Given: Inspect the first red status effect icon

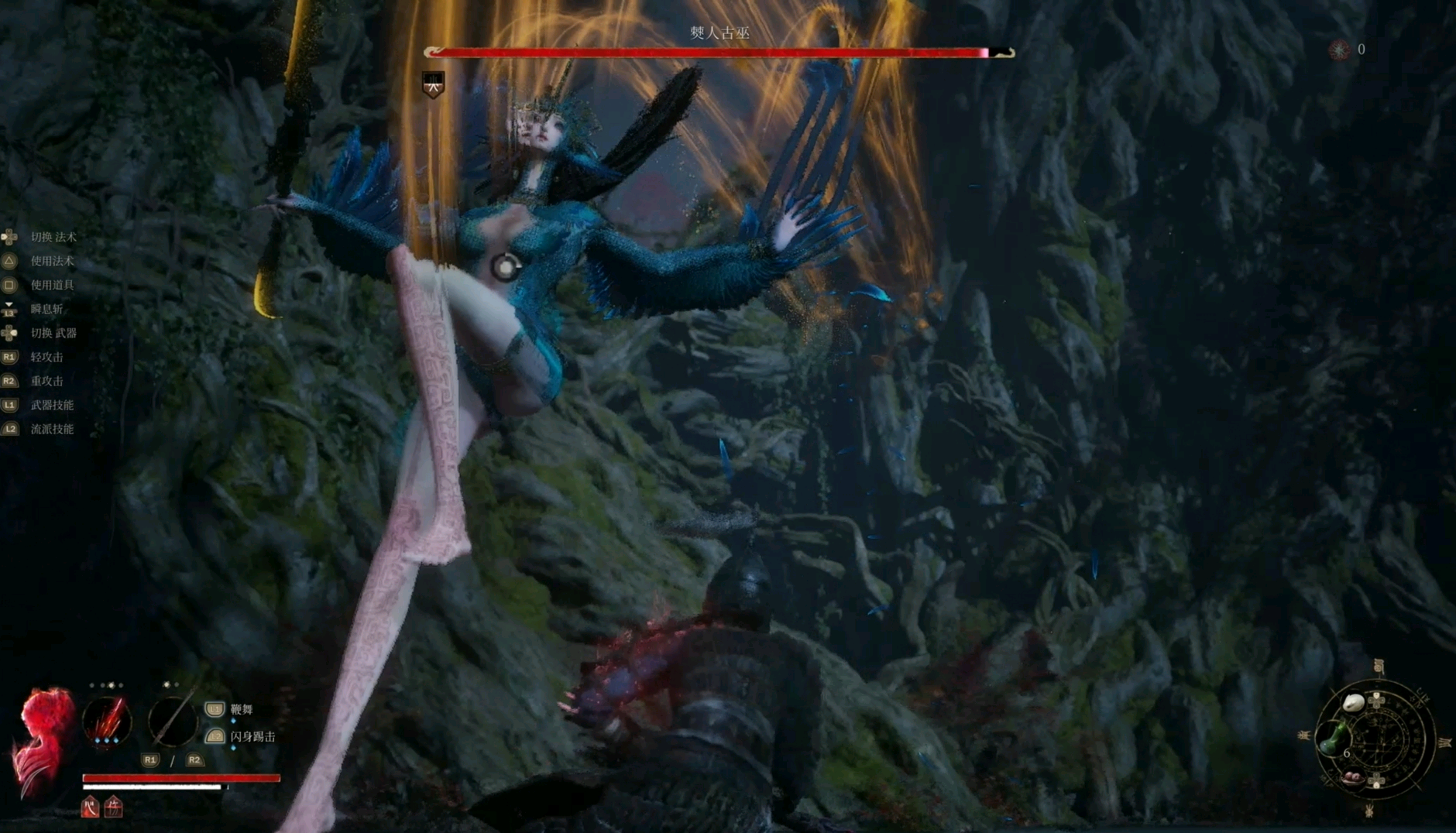Looking at the screenshot, I should (91, 807).
